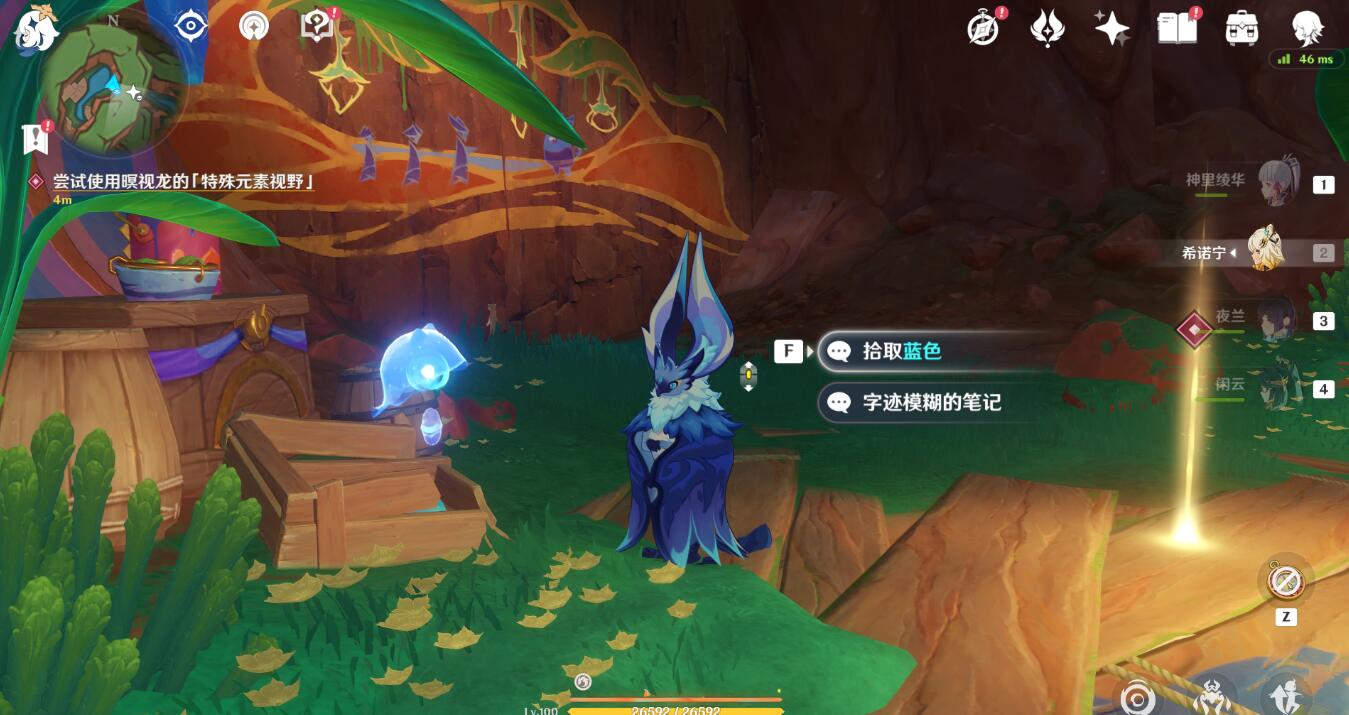Image resolution: width=1349 pixels, height=715 pixels.
Task: Choose the 拾取蓝色 interaction option
Action: pyautogui.click(x=902, y=351)
